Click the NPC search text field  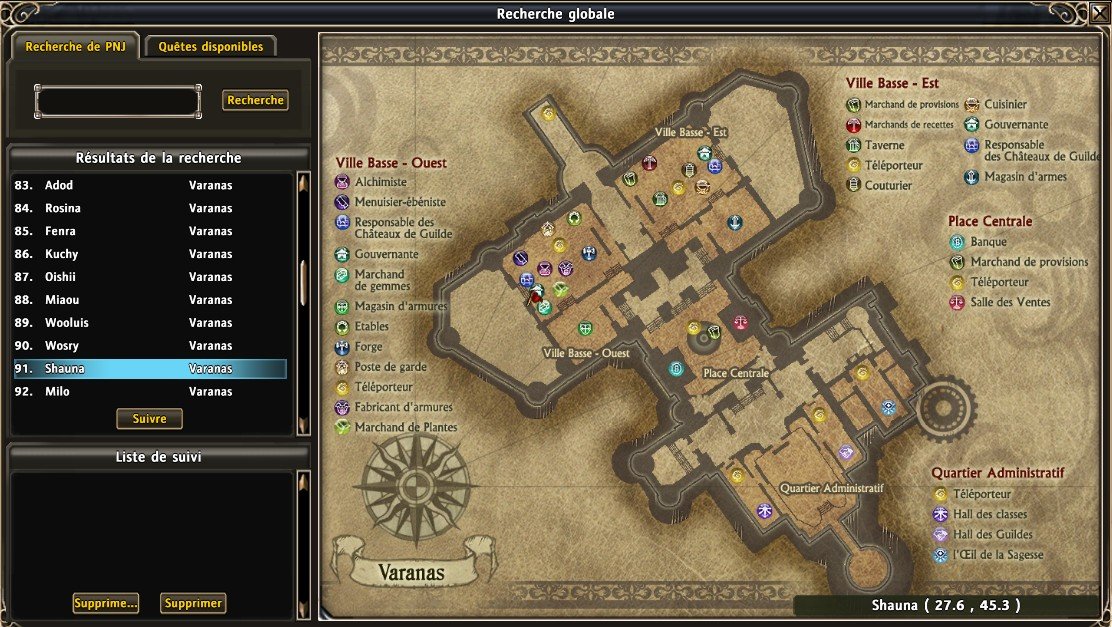click(117, 101)
